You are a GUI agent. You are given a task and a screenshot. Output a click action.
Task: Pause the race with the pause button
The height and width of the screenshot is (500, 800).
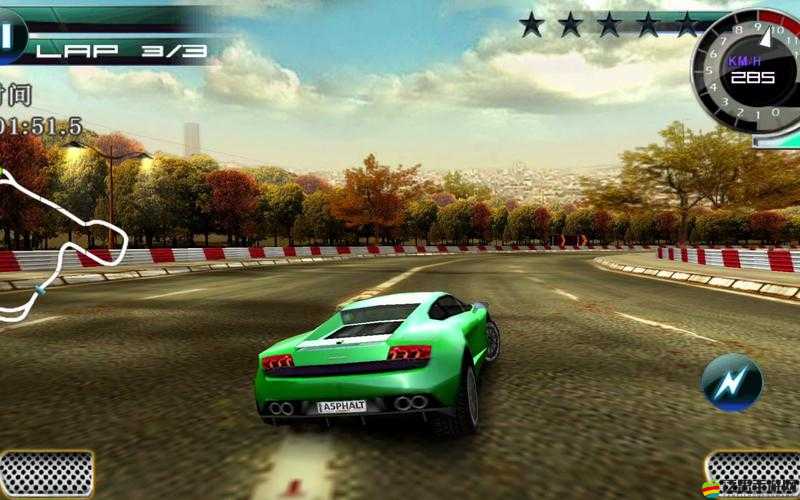(x=9, y=37)
